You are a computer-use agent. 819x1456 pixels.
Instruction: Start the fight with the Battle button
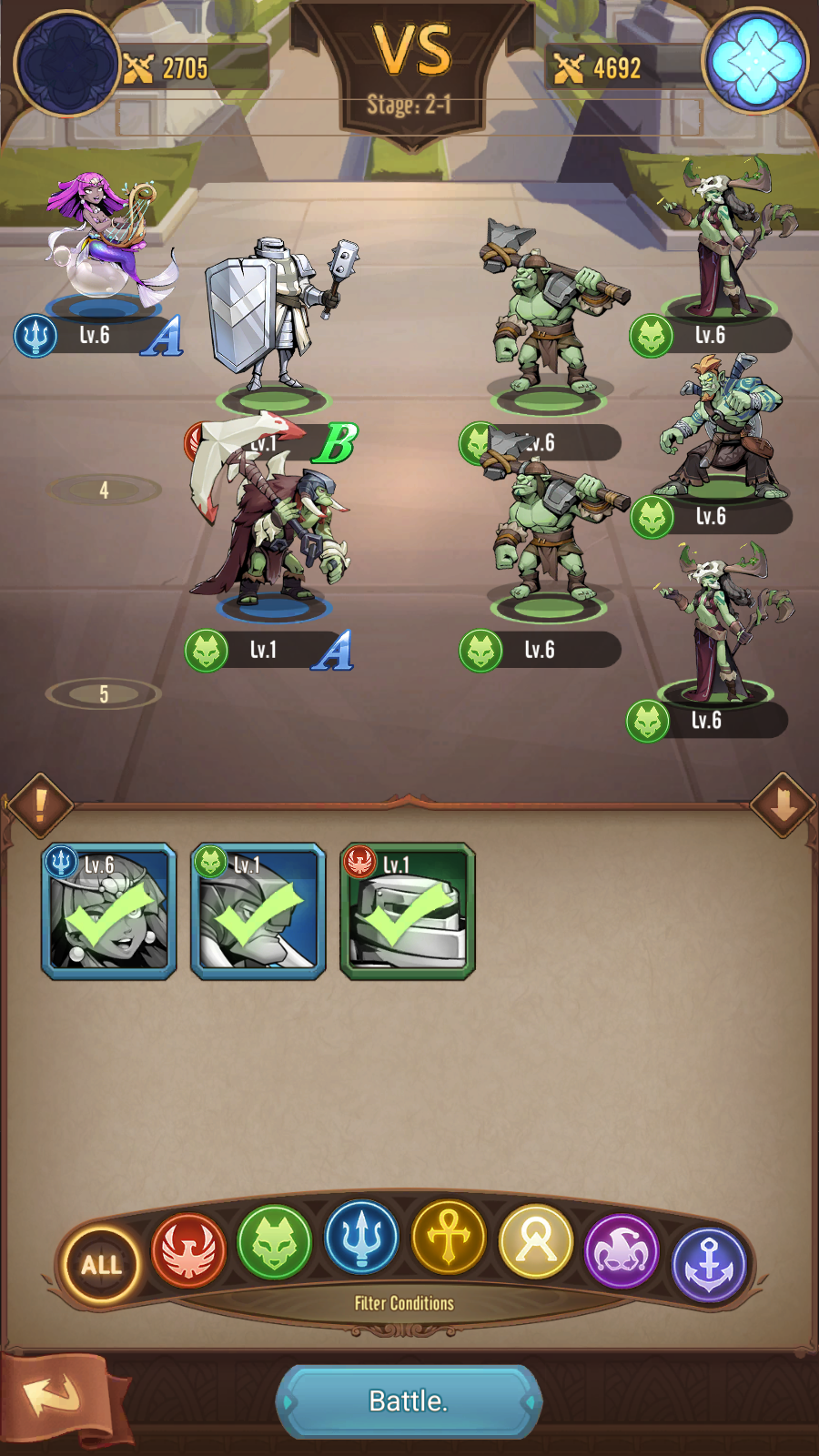[409, 1400]
